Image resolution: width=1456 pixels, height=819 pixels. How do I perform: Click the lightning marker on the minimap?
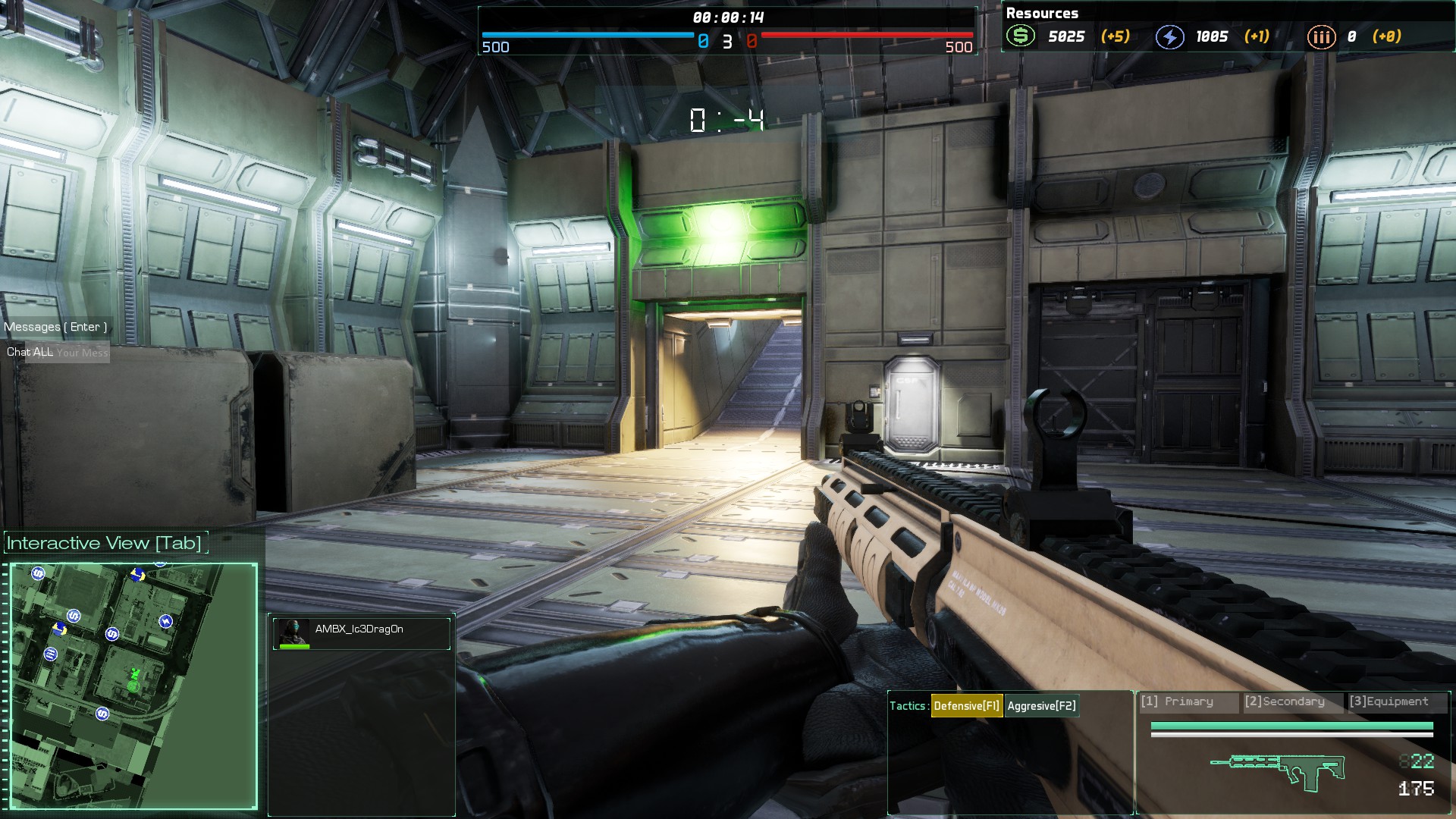tap(165, 622)
